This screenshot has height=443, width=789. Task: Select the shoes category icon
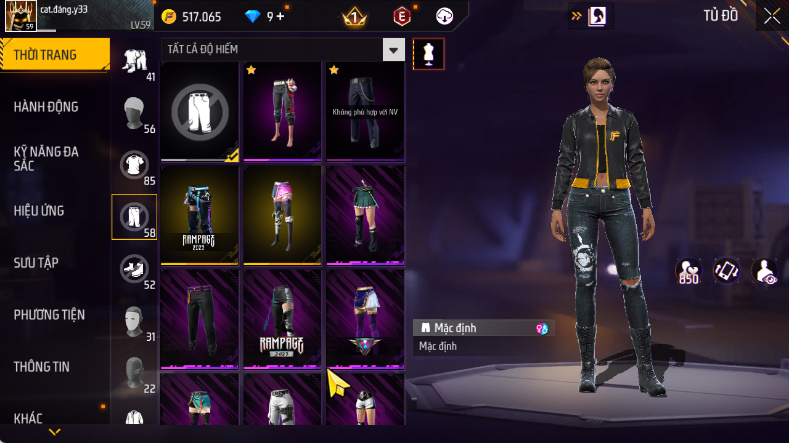[x=134, y=270]
